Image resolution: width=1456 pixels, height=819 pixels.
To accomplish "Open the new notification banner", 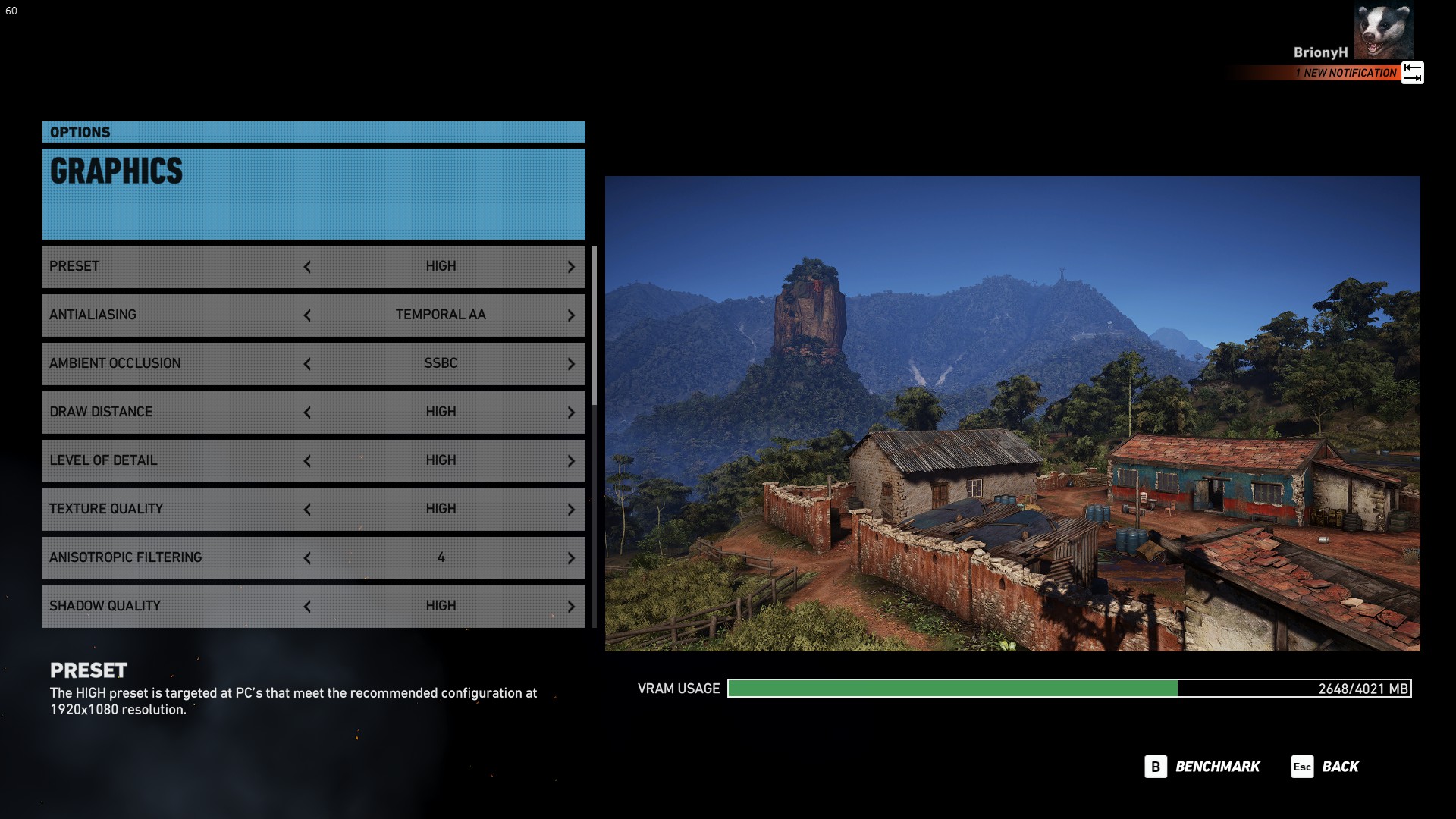I will [x=1348, y=73].
